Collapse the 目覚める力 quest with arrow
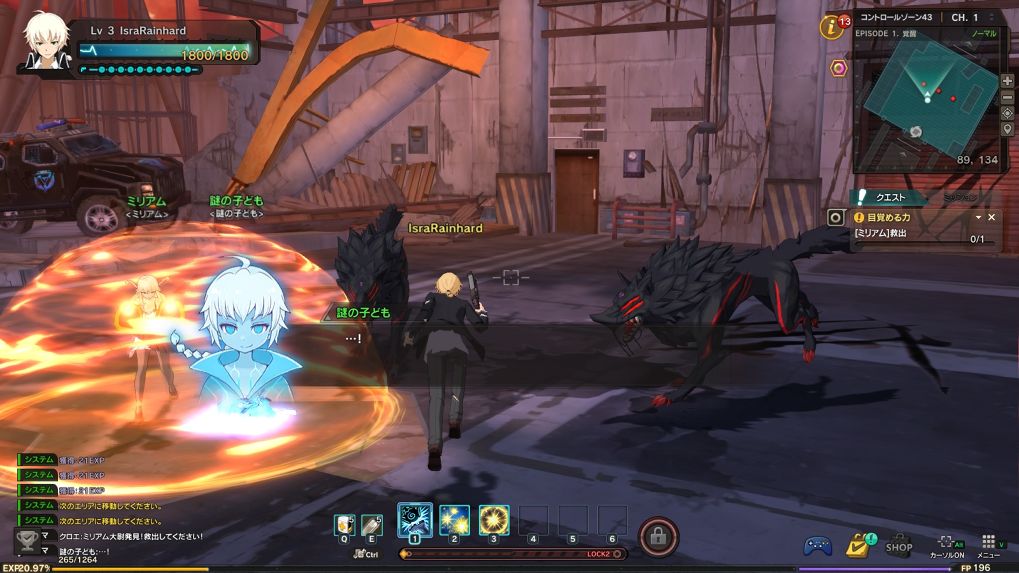Screen dimensions: 1019x573 click(978, 217)
